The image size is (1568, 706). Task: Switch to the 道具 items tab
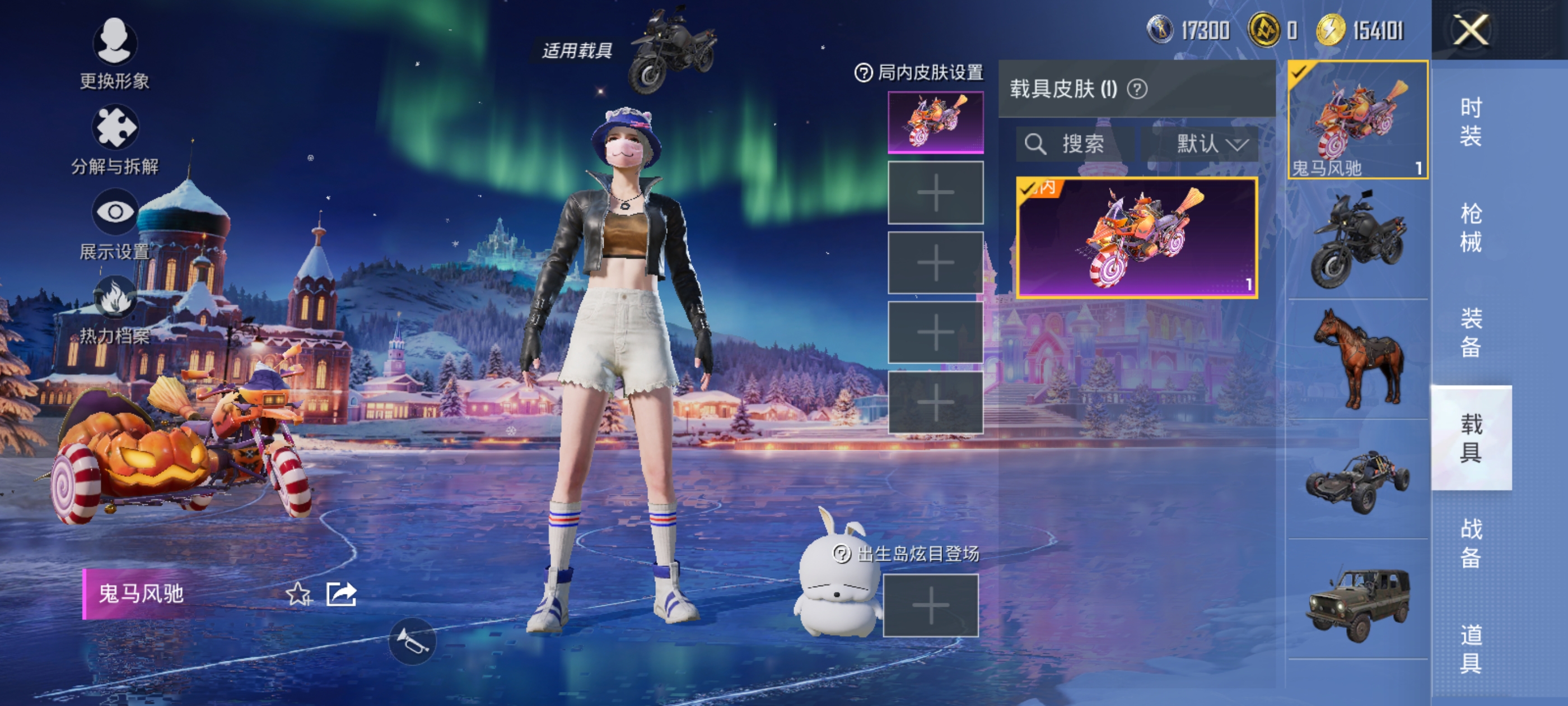pos(1470,648)
